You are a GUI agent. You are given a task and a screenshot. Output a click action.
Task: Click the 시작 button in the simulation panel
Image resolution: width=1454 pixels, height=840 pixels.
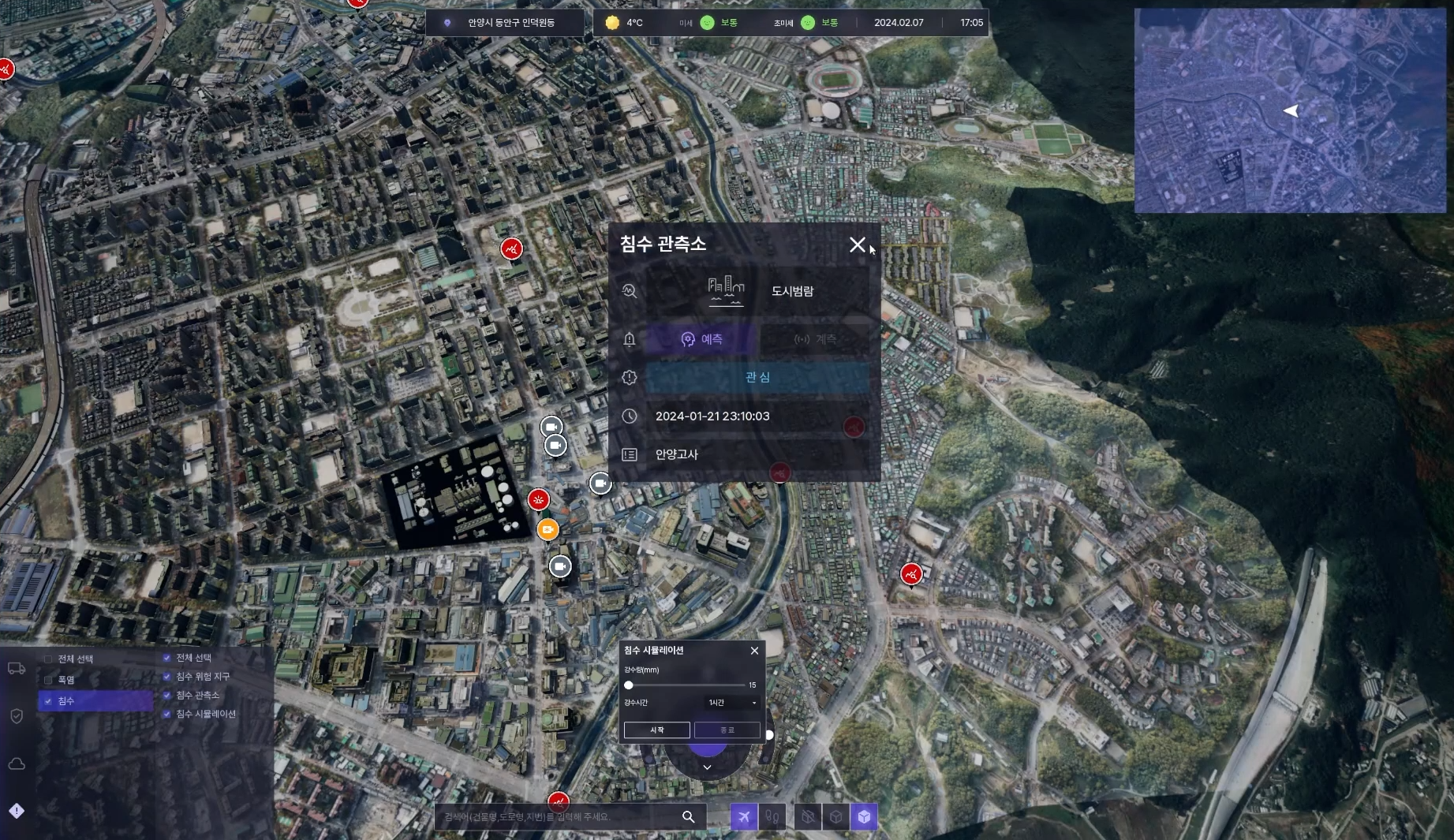[x=656, y=730]
